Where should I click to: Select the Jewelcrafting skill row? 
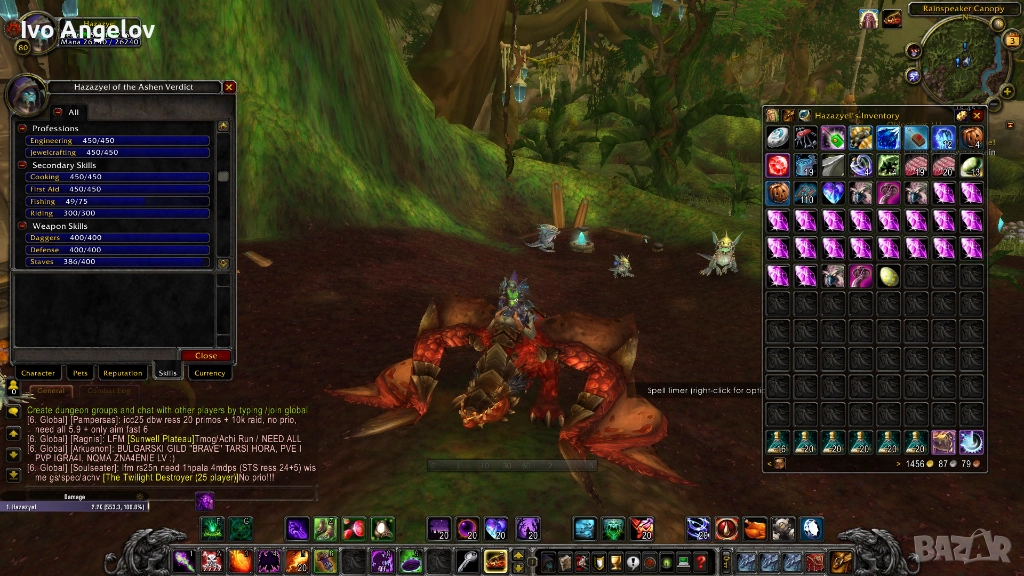(x=118, y=153)
